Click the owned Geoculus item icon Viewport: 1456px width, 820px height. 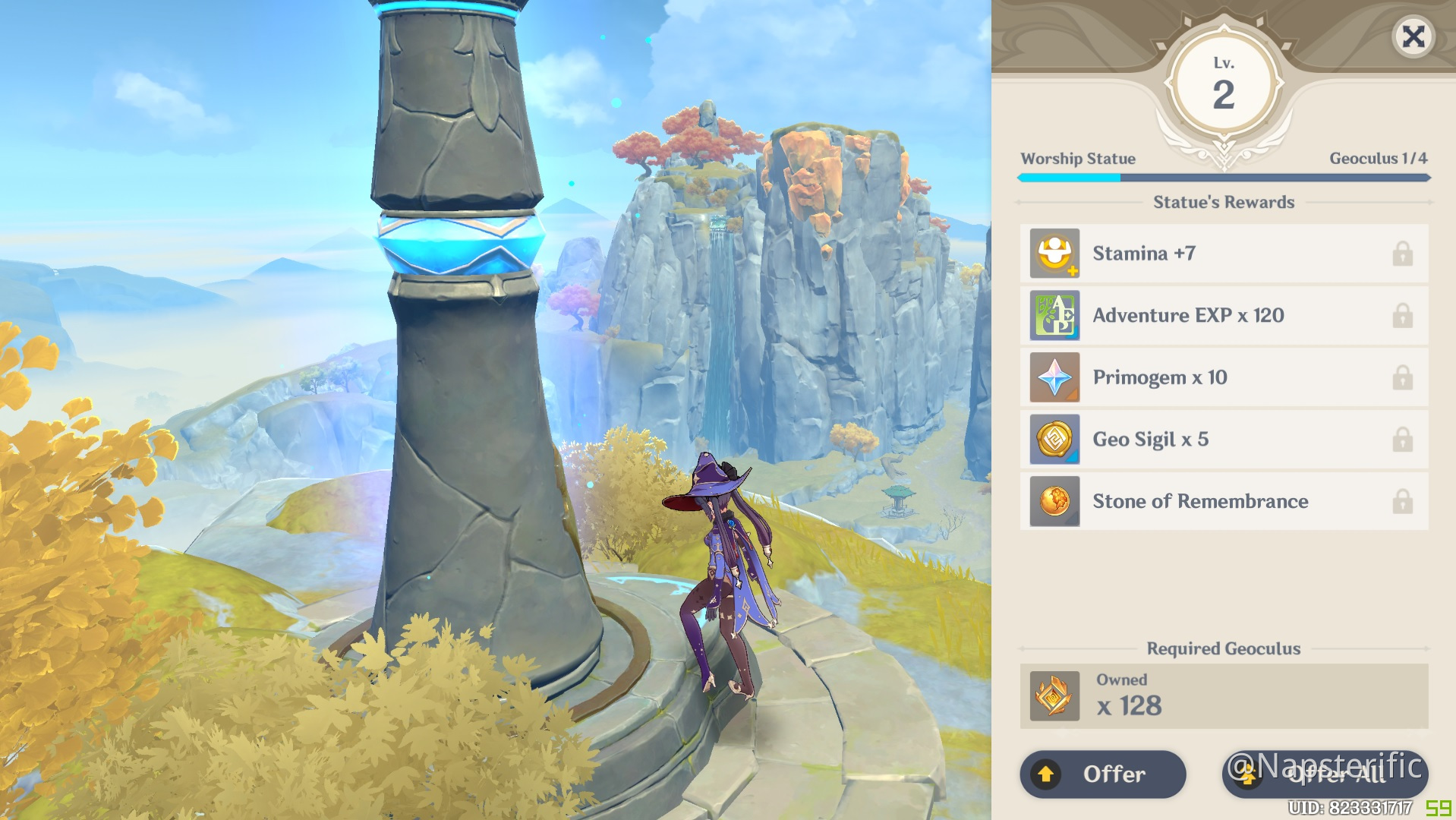click(1054, 696)
